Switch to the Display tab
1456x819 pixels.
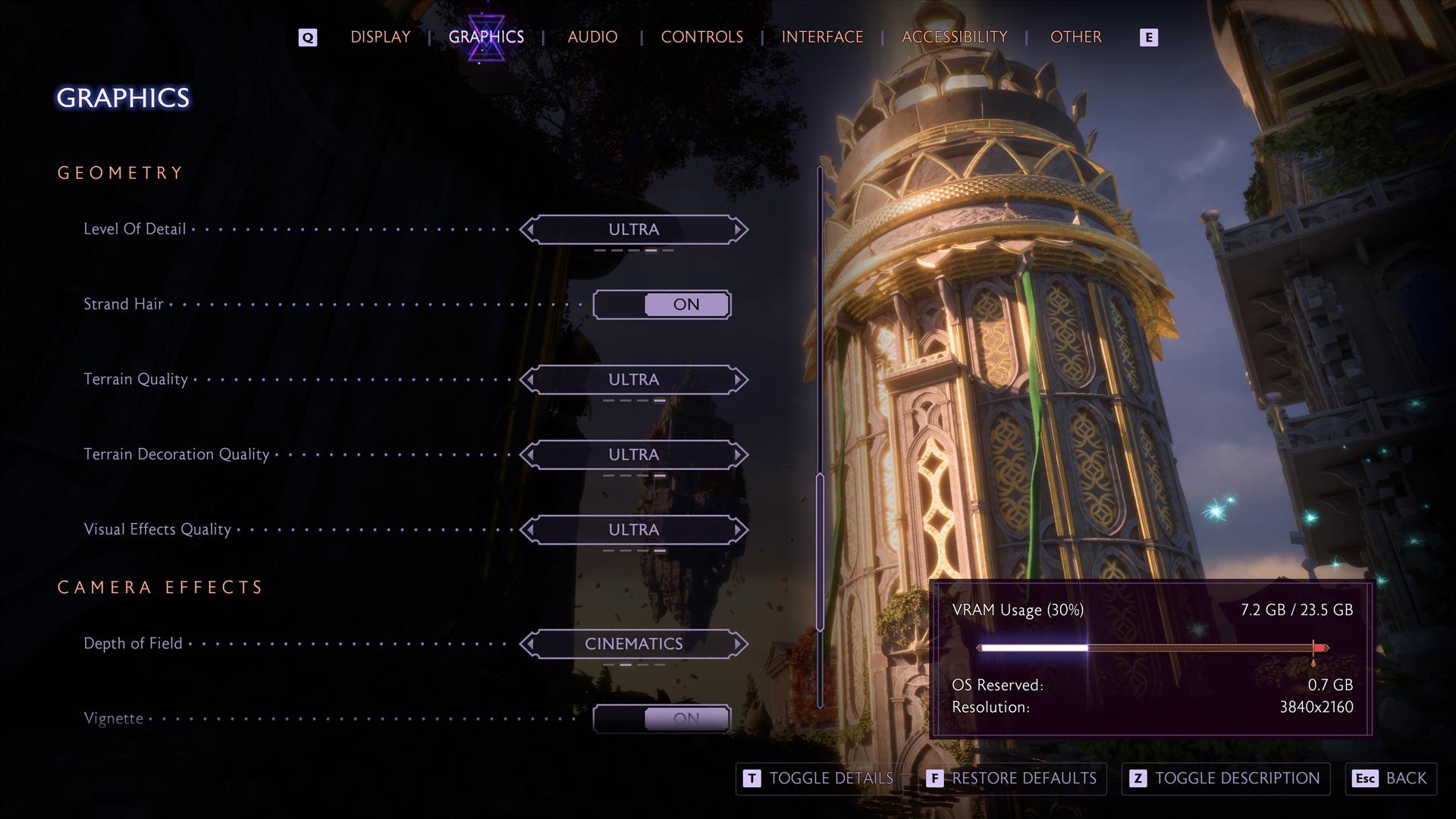pyautogui.click(x=380, y=37)
